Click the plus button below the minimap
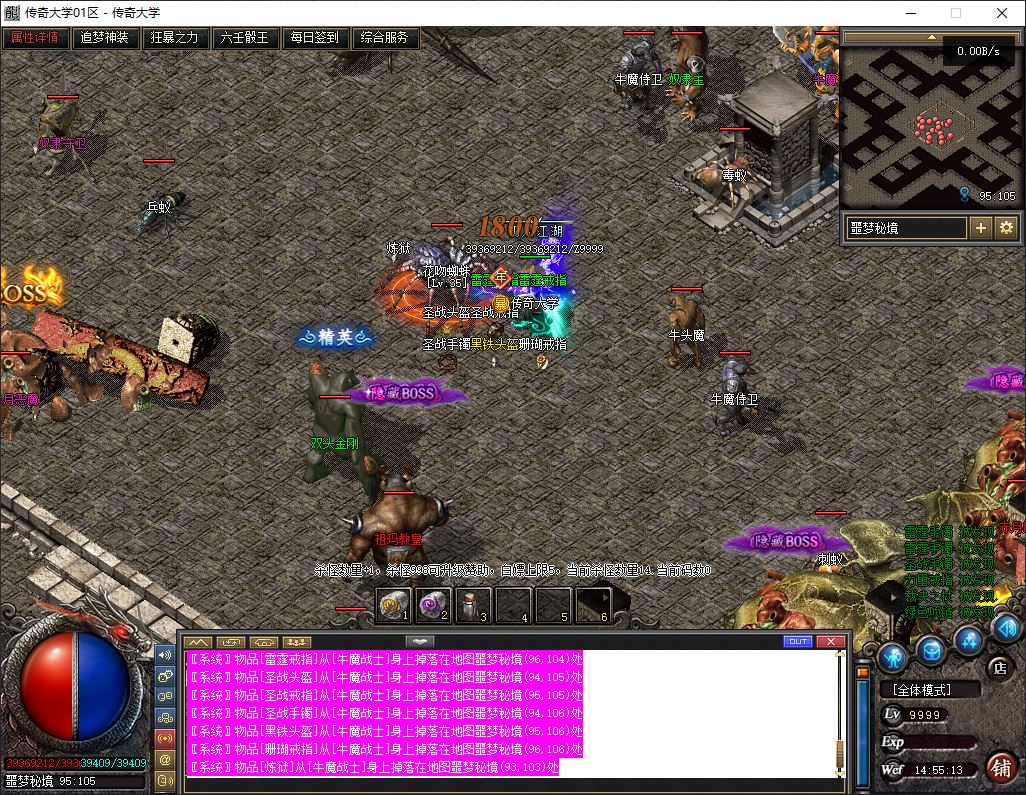1026x795 pixels. click(981, 228)
